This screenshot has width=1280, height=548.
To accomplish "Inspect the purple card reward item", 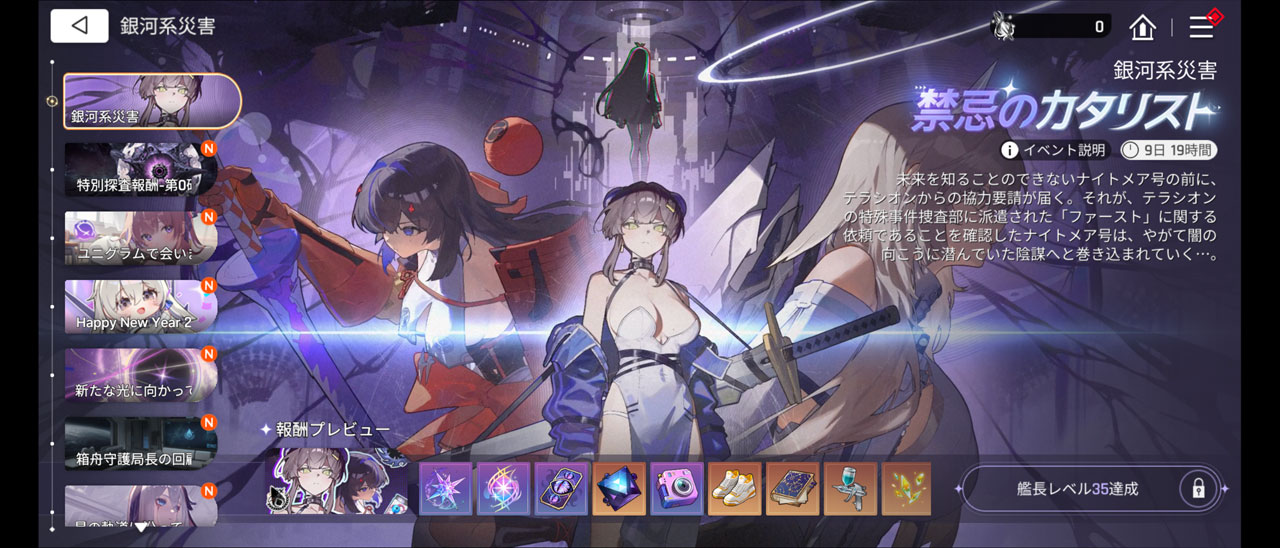I will click(561, 489).
